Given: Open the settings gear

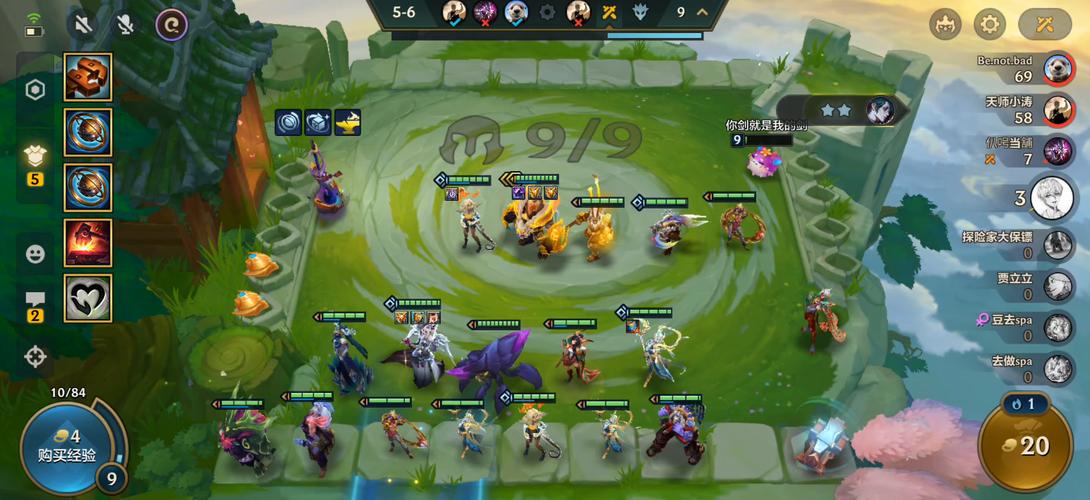Looking at the screenshot, I should 989,23.
